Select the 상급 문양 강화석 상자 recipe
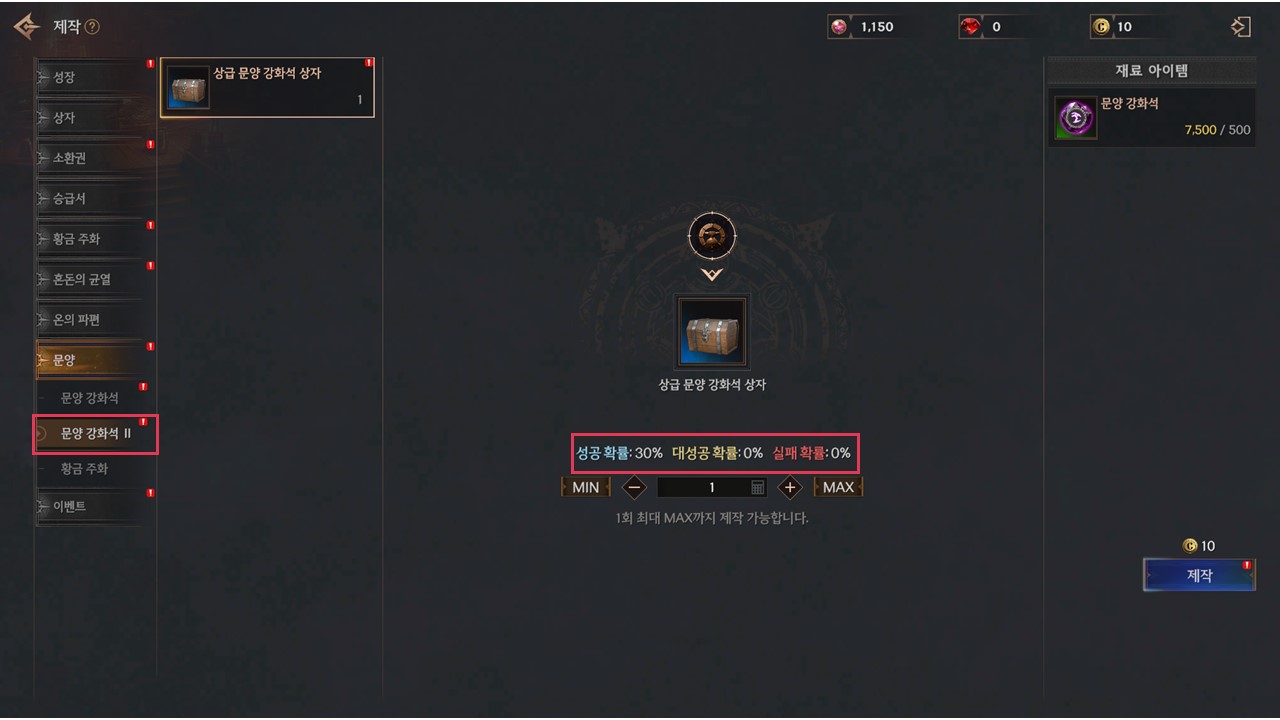1280x720 pixels. pyautogui.click(x=267, y=88)
